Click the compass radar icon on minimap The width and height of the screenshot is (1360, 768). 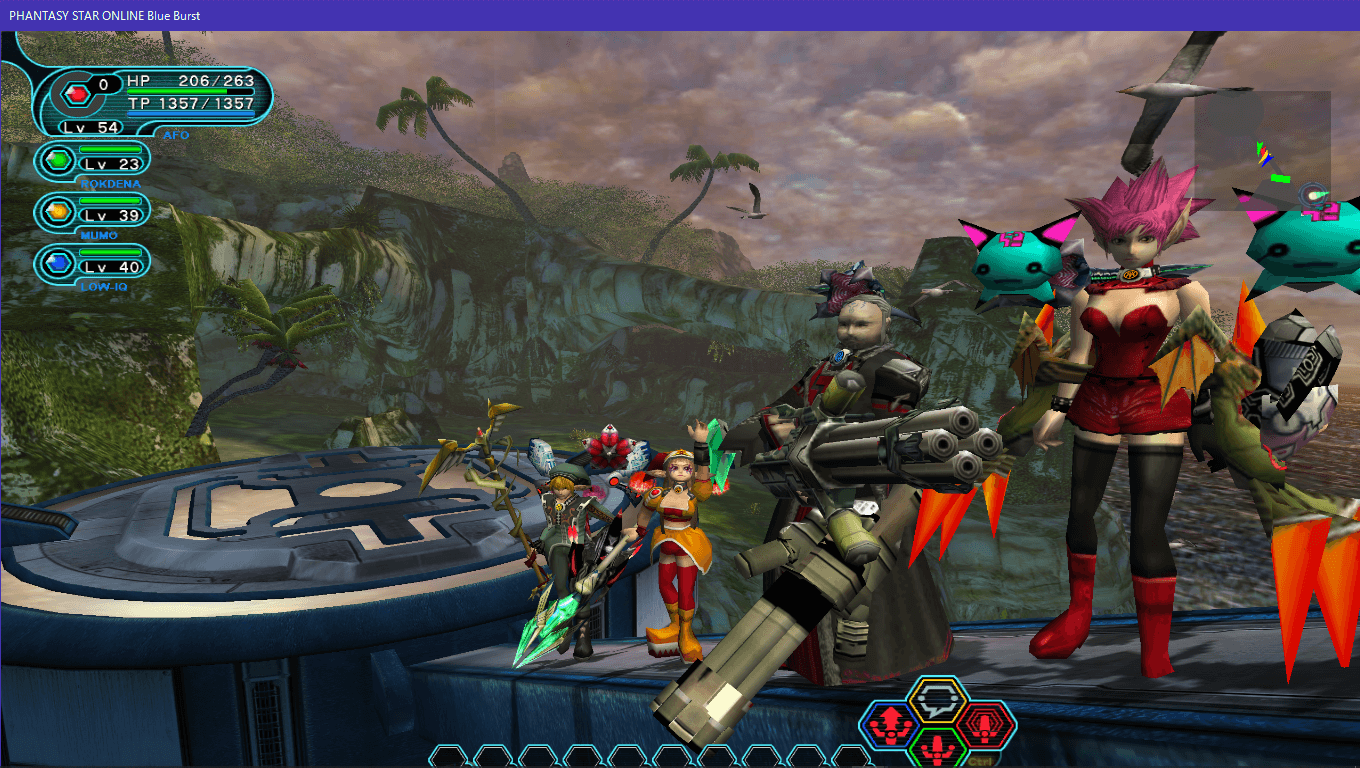[x=1314, y=195]
